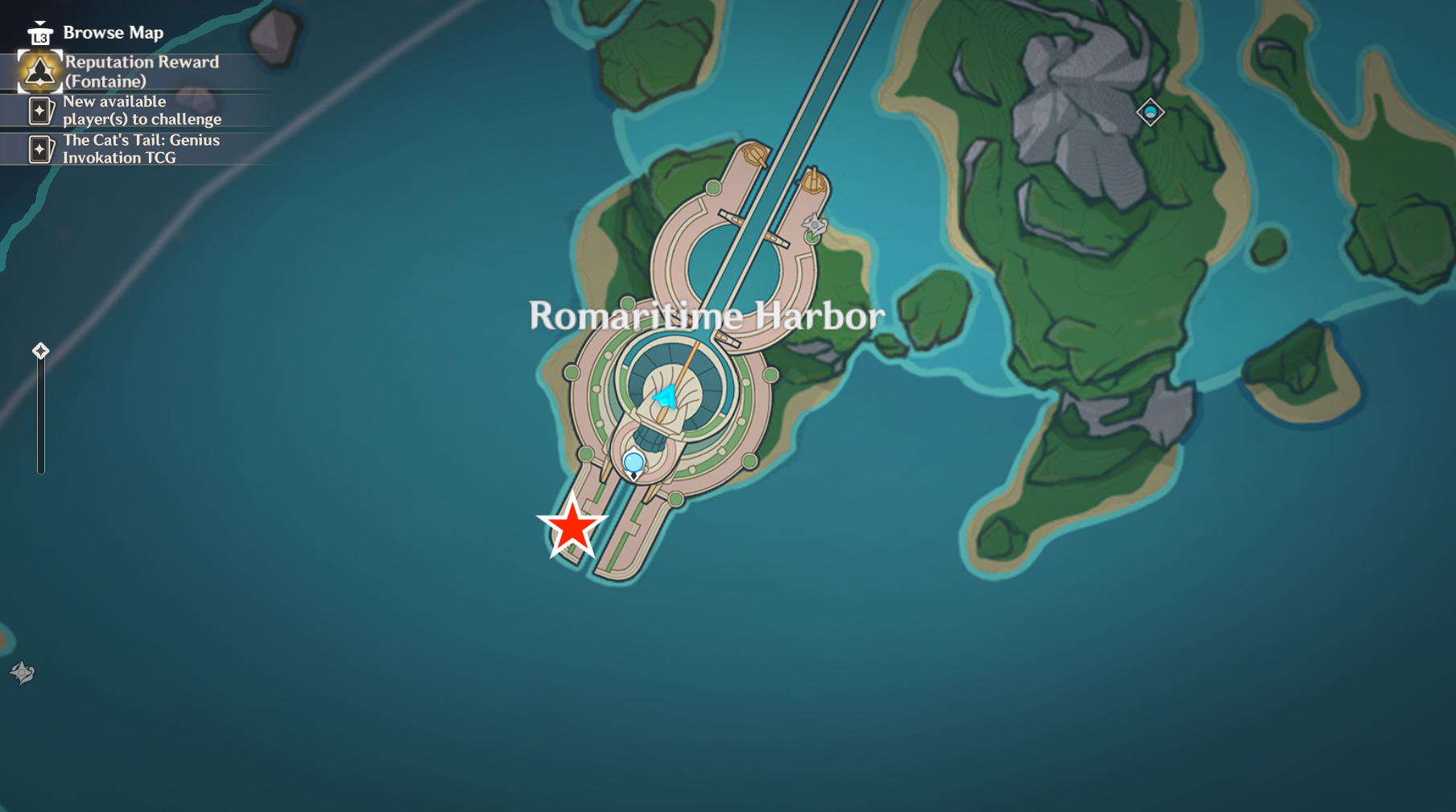This screenshot has width=1456, height=812.
Task: Select the blue teleport waypoint in Romaritime Harbor
Action: tap(633, 463)
